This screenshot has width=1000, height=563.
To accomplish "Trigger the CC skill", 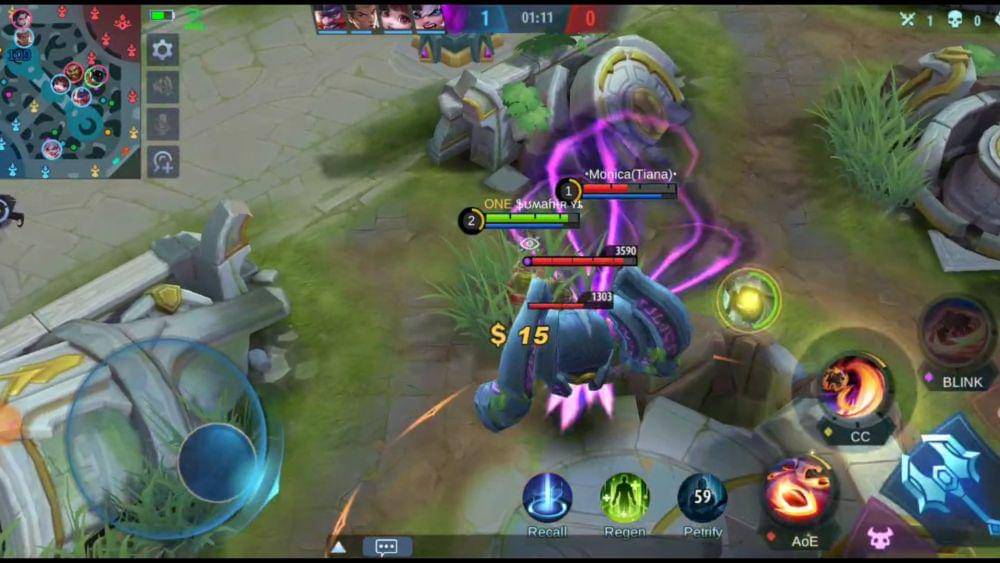I will [855, 388].
